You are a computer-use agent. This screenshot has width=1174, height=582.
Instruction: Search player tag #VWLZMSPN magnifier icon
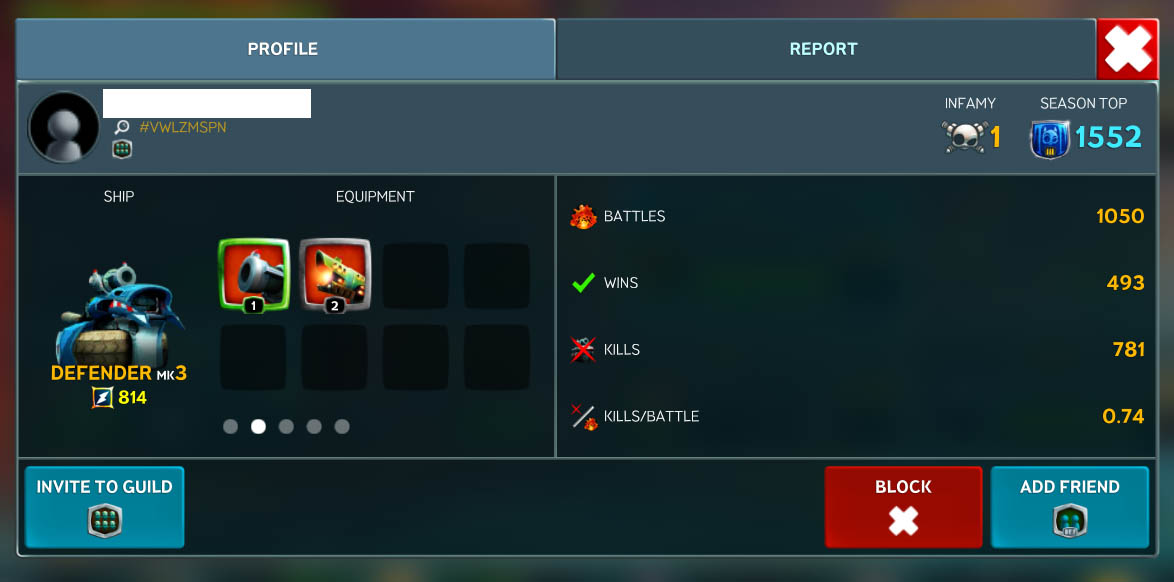(x=122, y=128)
